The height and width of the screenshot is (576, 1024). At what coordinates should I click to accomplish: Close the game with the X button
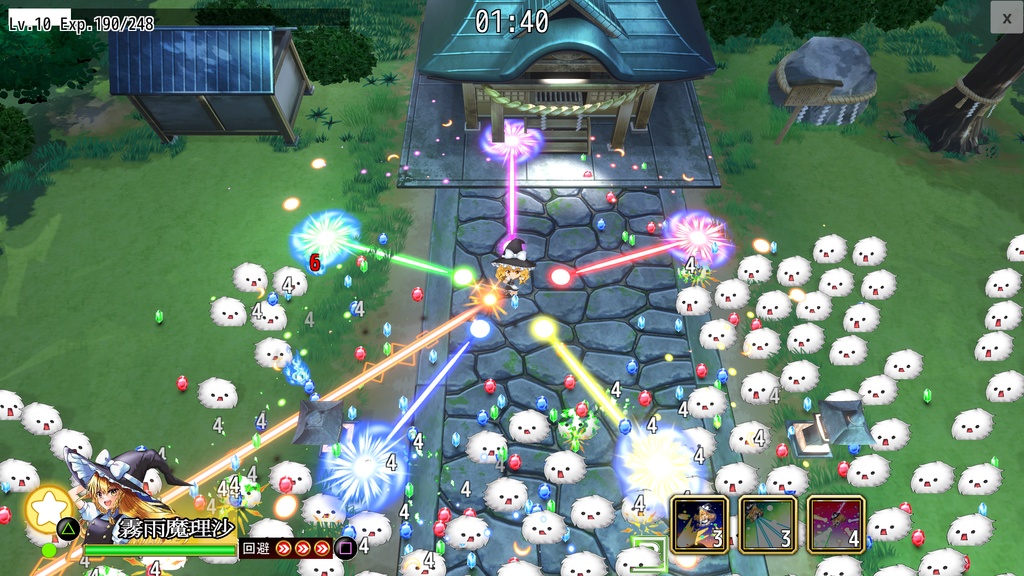[1006, 17]
